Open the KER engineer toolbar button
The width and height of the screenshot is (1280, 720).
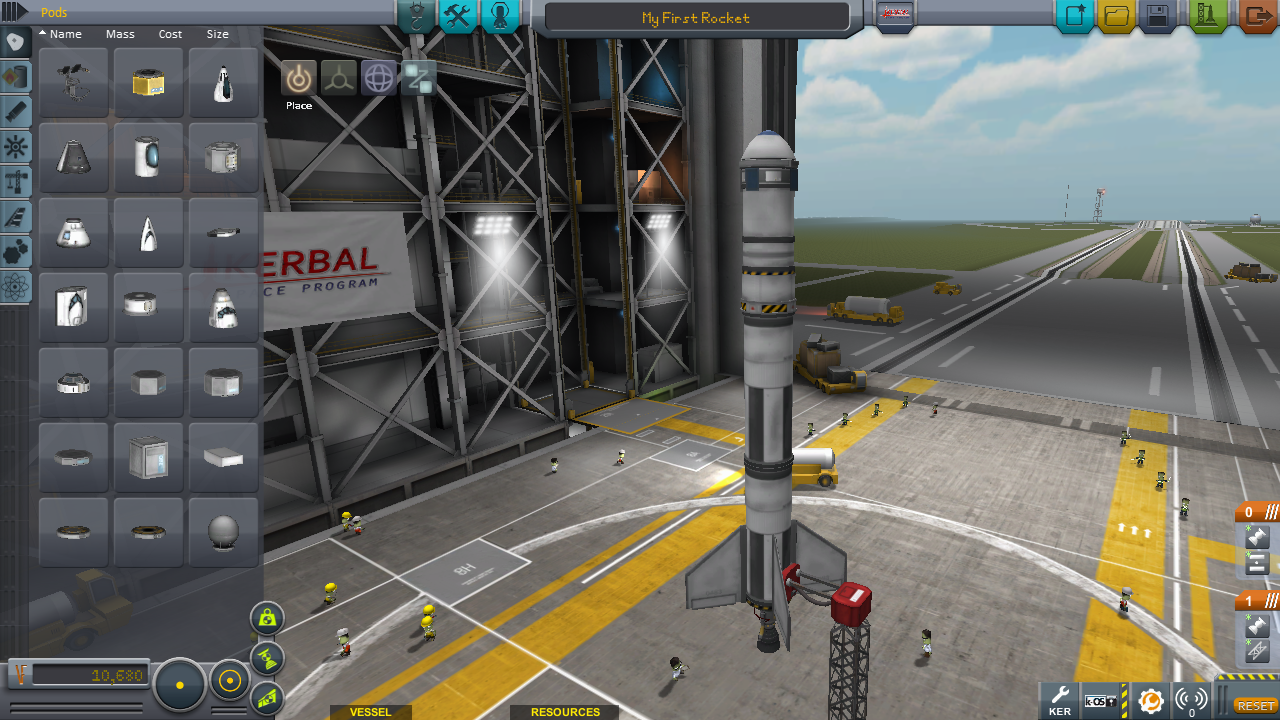pos(1060,700)
